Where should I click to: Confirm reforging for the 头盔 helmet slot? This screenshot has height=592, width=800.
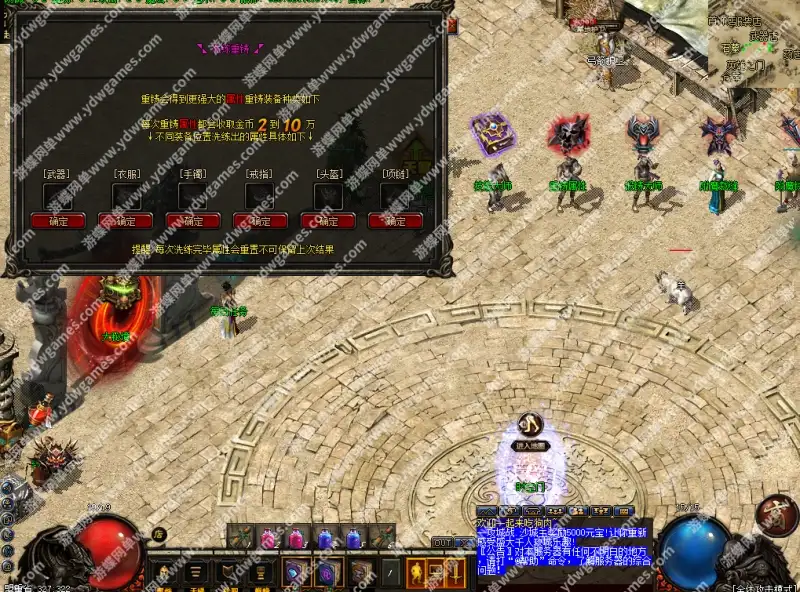328,221
